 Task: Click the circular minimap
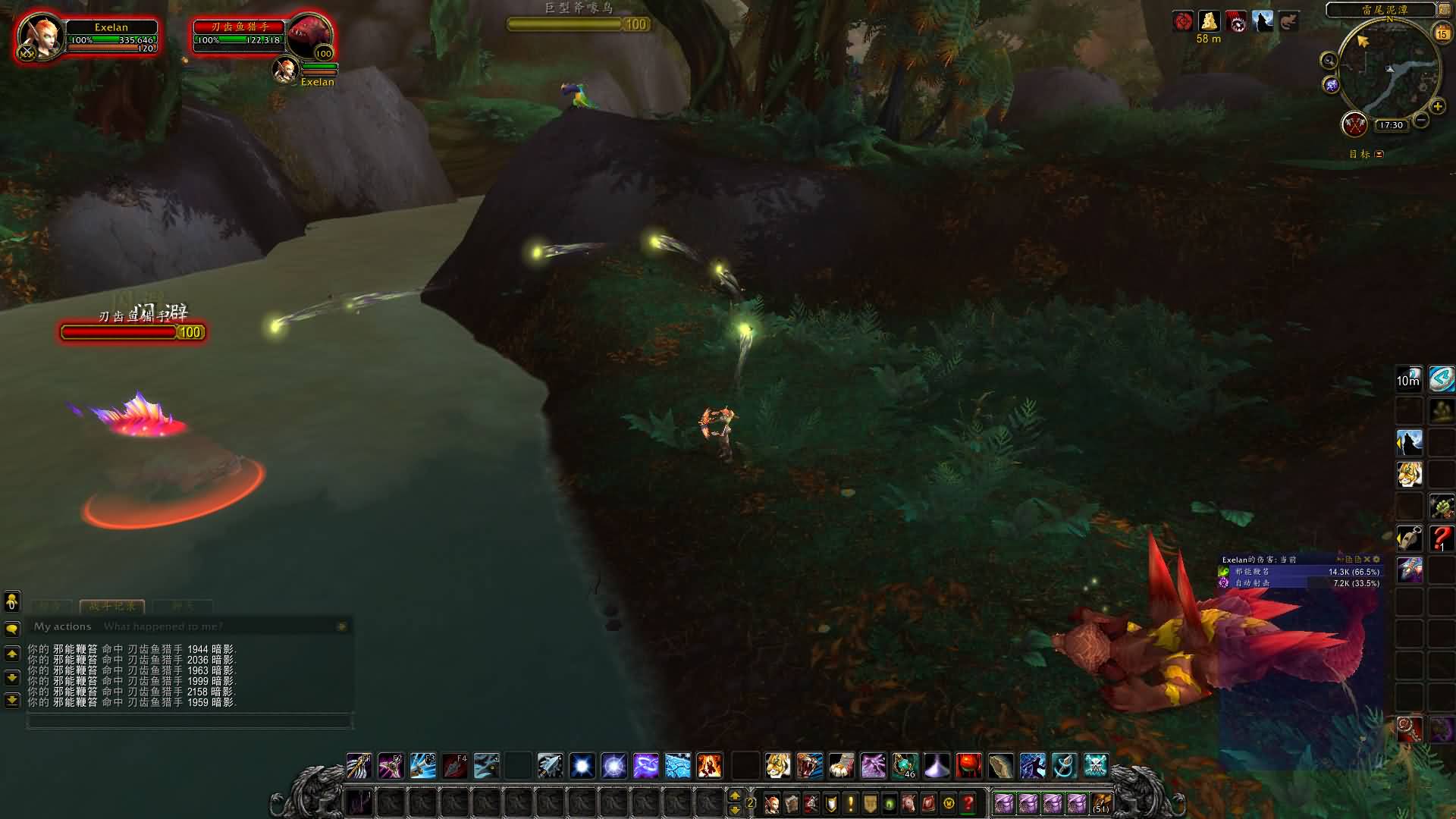[1388, 72]
